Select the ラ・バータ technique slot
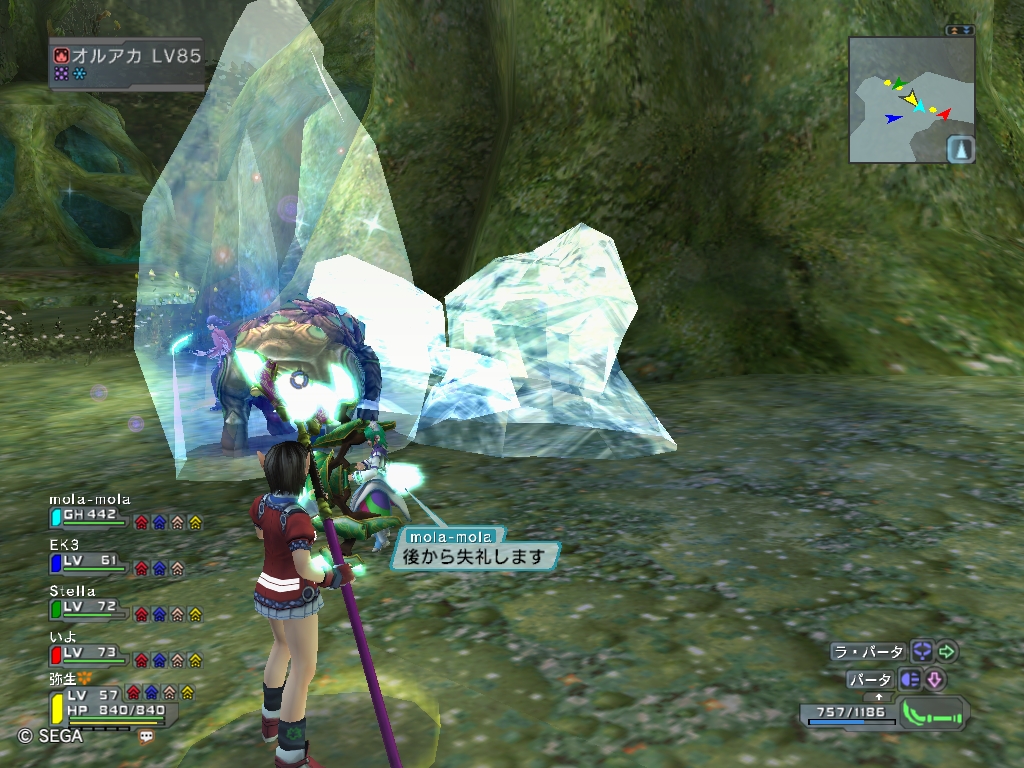 pyautogui.click(x=868, y=652)
